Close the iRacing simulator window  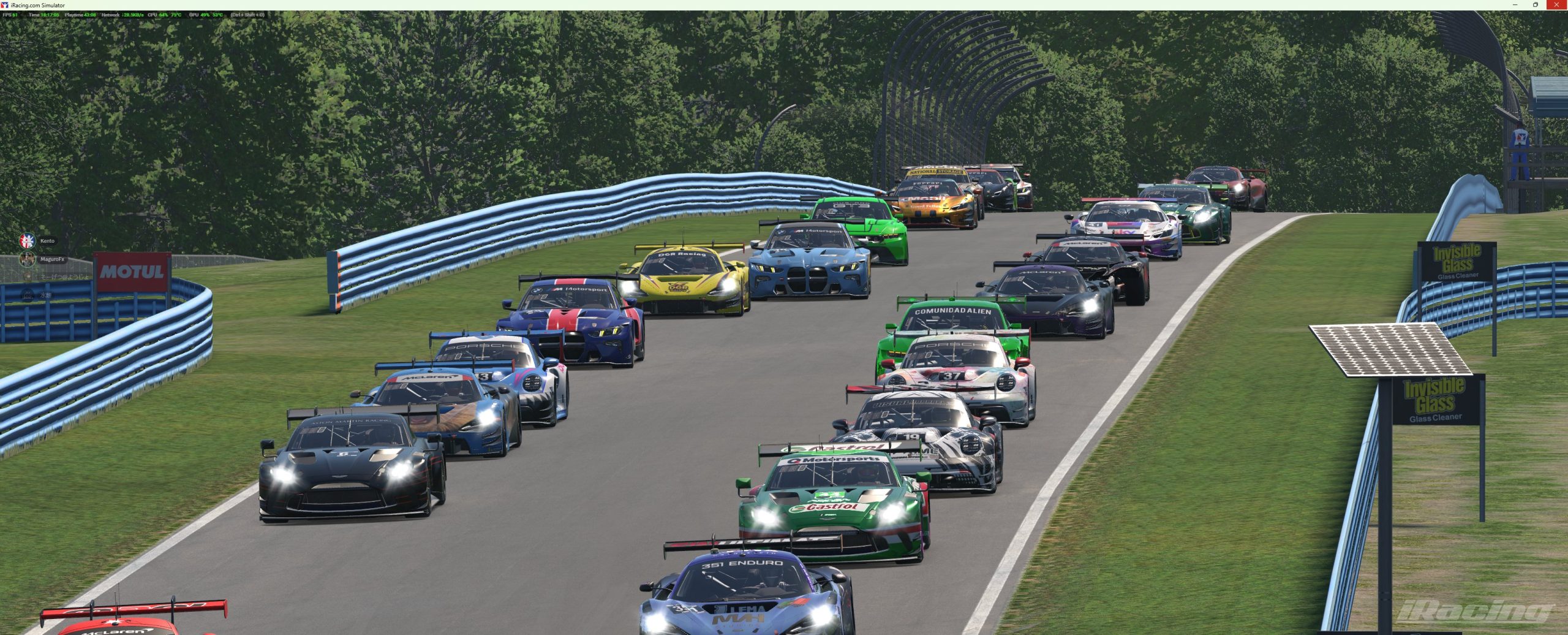[1555, 5]
